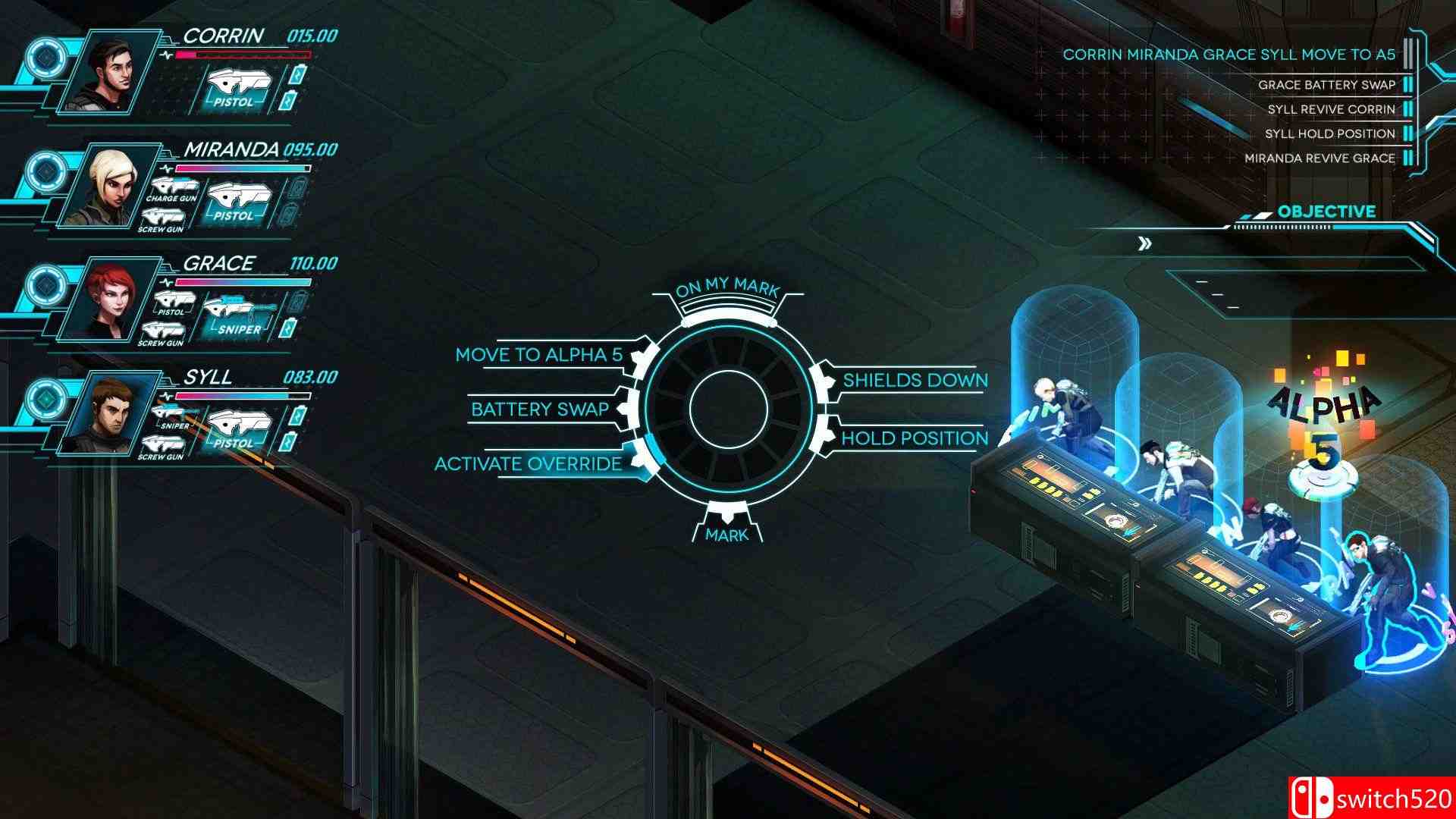Screen dimensions: 1456x819
Task: Enable Hold Position command
Action: coord(910,438)
